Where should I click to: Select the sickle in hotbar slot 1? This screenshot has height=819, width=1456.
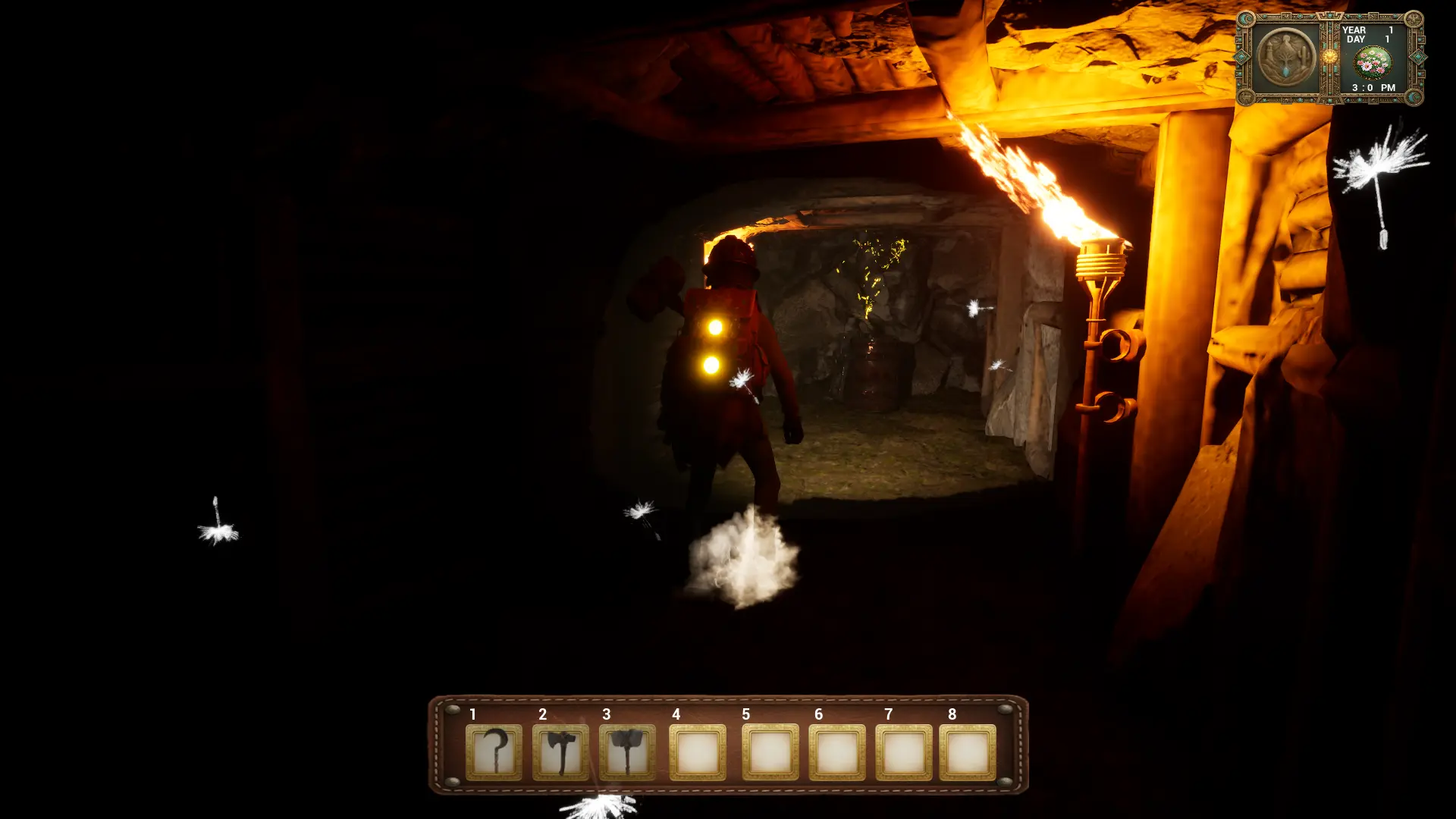click(494, 752)
